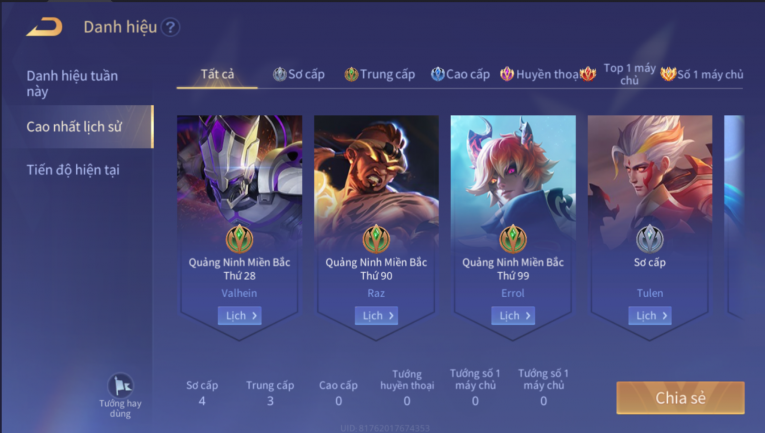765x433 pixels.
Task: Show Tiến độ hiện tại section
Action: 73,170
